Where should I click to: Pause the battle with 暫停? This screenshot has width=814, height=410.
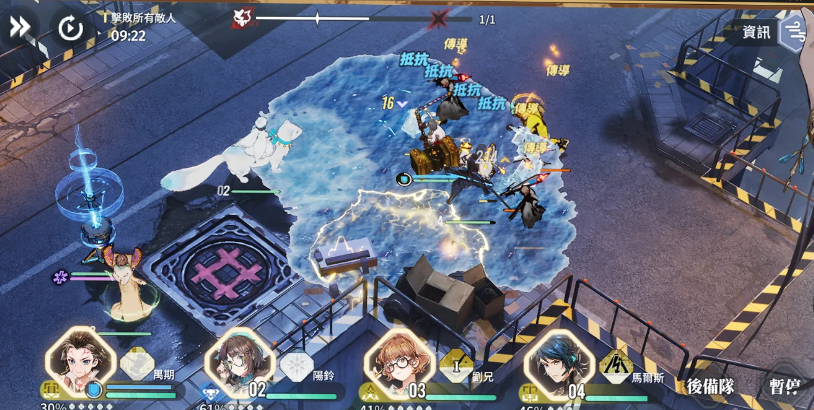click(x=783, y=386)
